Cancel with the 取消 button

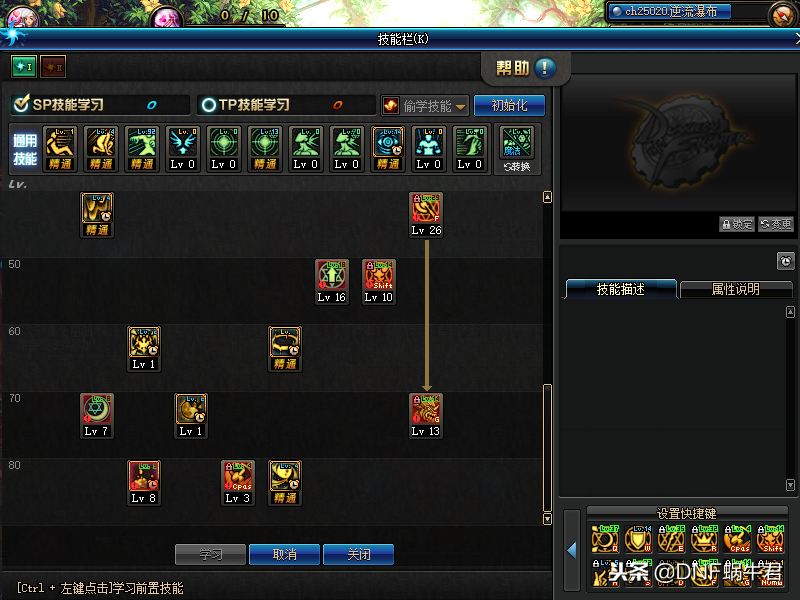(284, 554)
